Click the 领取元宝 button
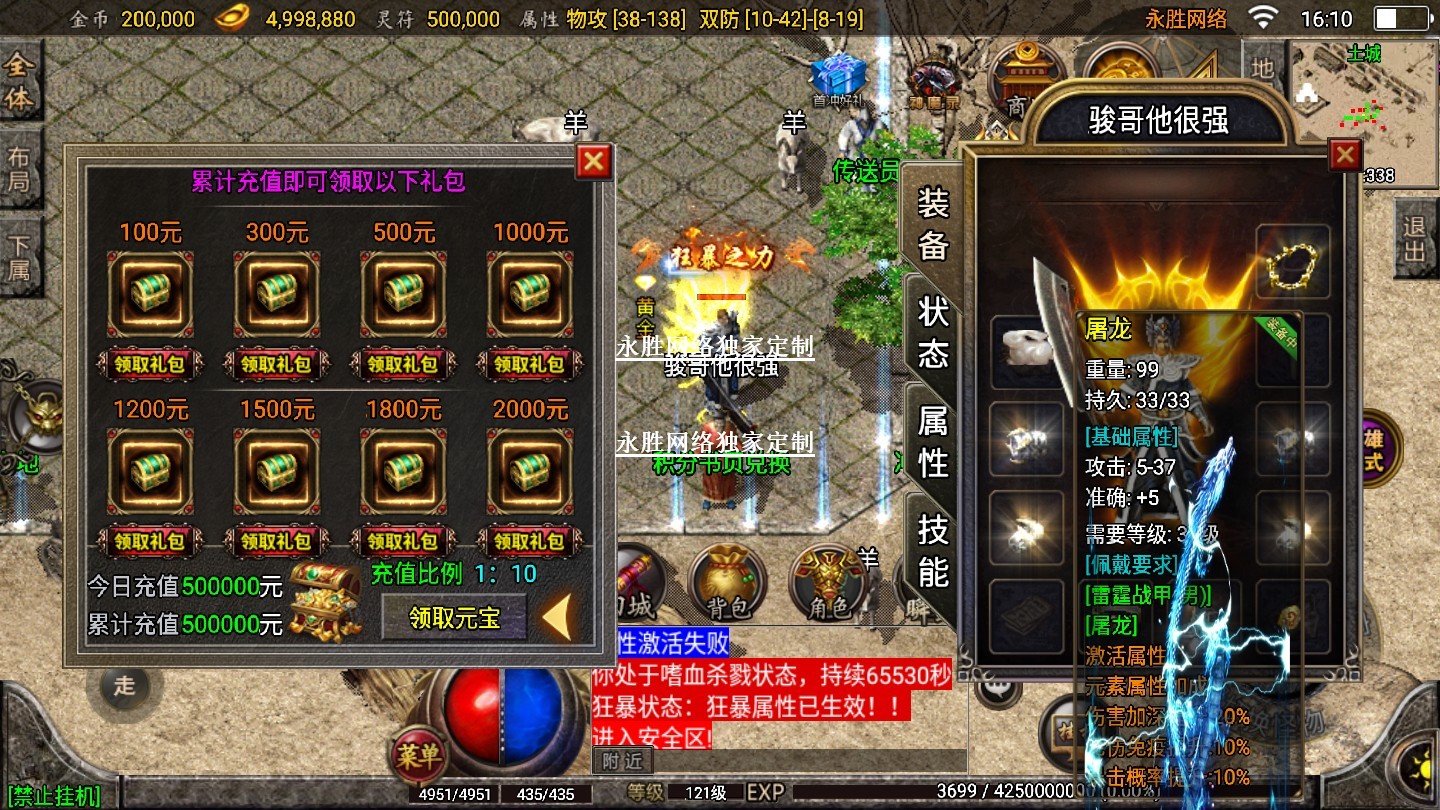 [454, 617]
